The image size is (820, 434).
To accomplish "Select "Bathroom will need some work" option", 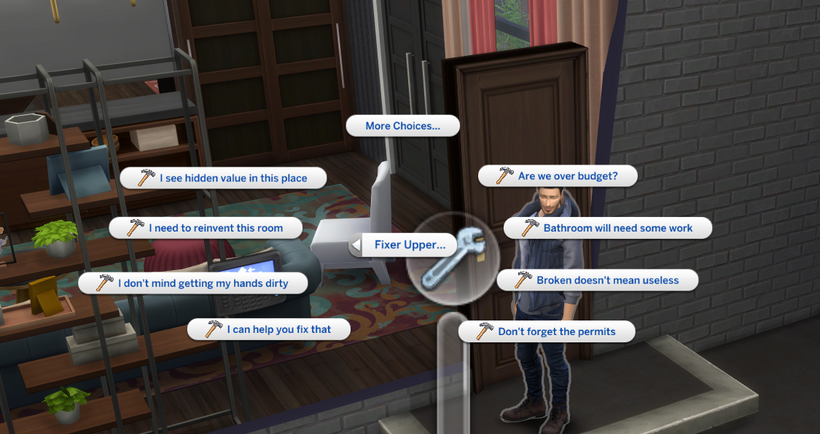I will (607, 228).
